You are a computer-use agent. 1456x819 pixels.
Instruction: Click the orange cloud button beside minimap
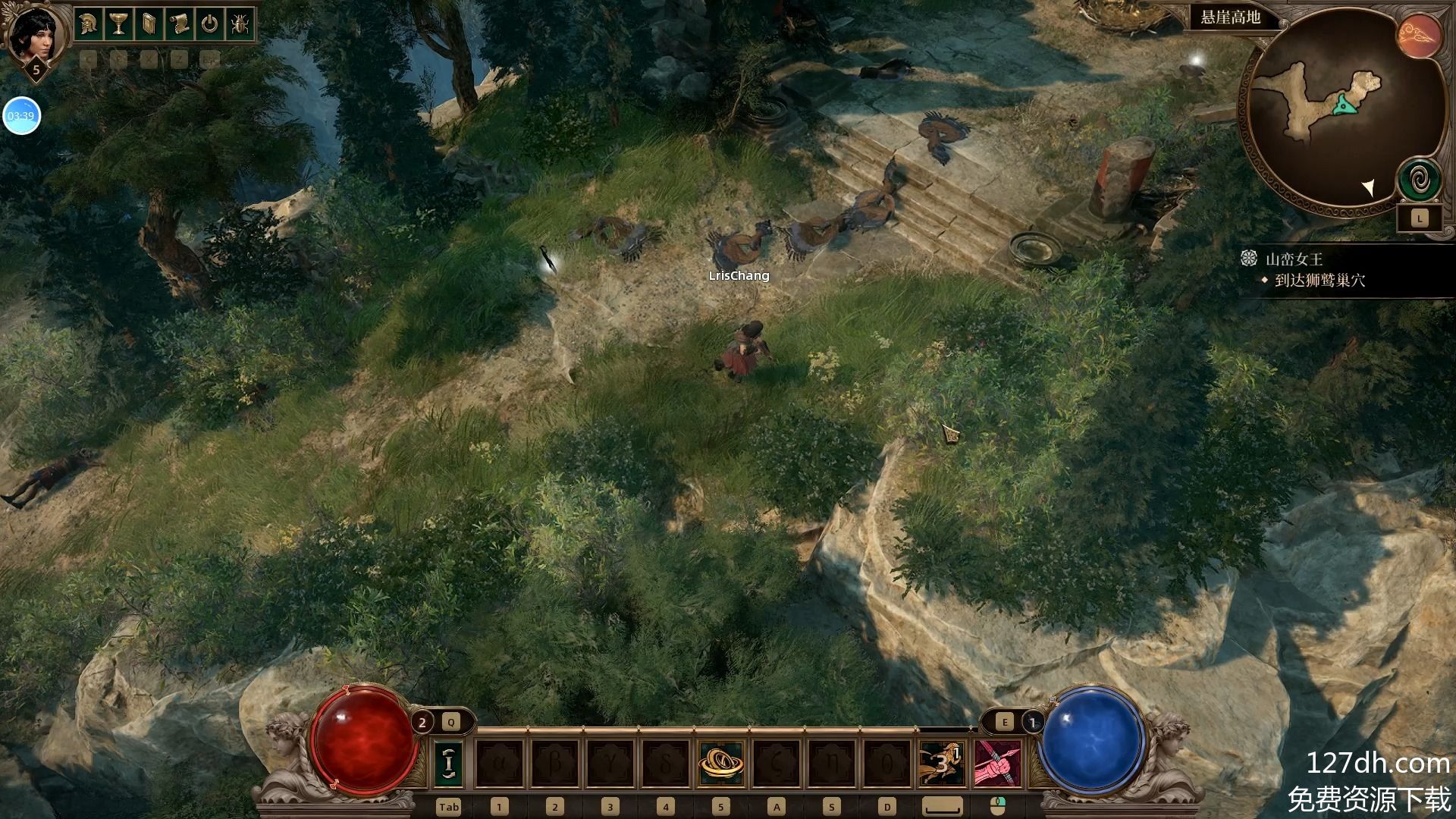[1420, 36]
